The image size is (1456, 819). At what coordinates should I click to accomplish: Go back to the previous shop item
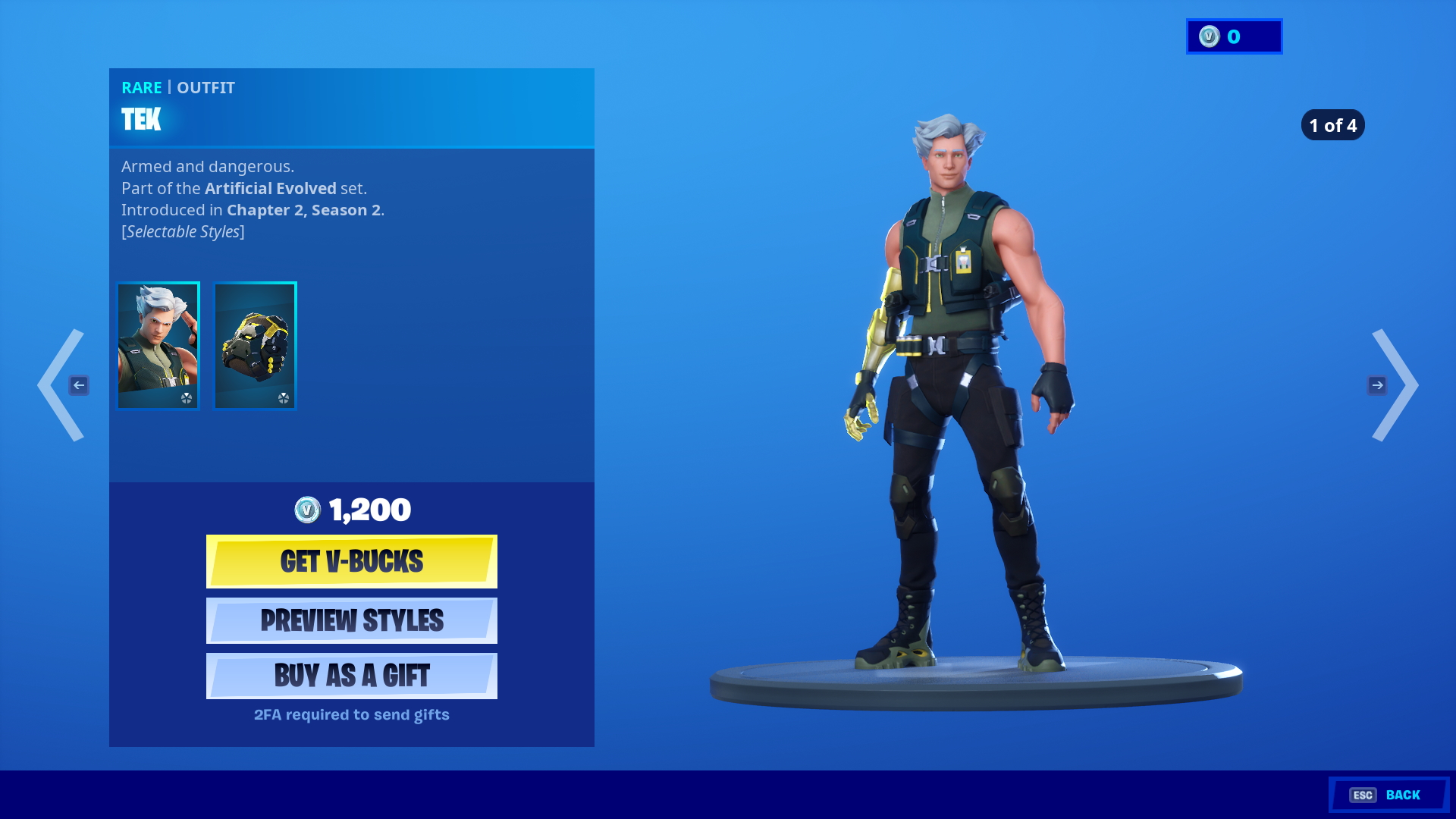click(x=61, y=385)
